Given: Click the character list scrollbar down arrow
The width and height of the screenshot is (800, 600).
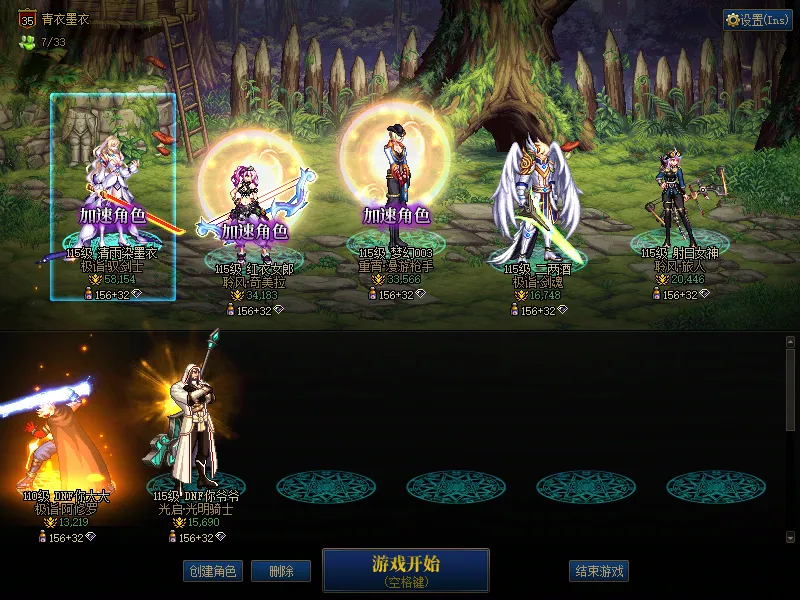Looking at the screenshot, I should tap(791, 536).
